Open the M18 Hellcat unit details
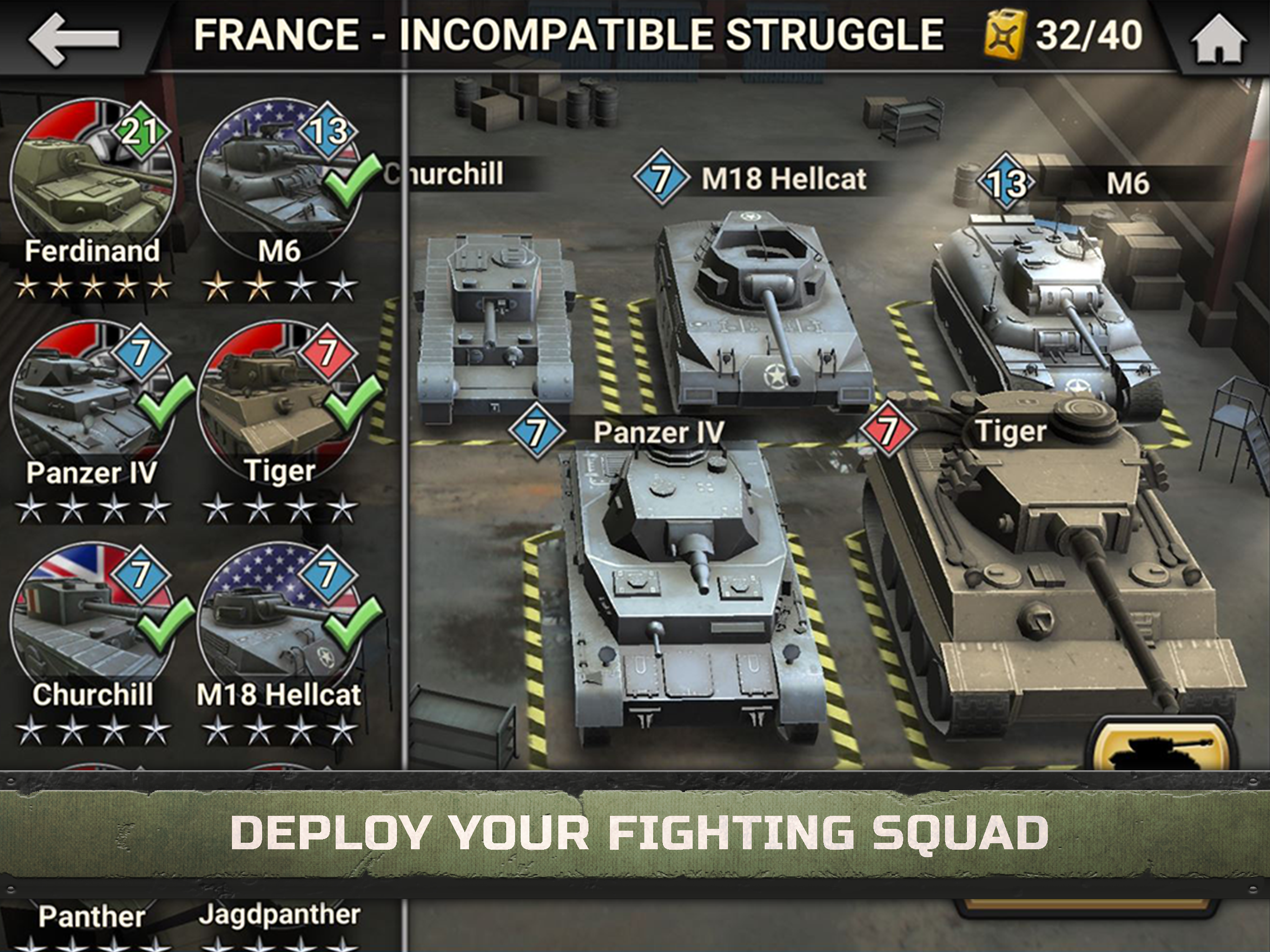1270x952 pixels. coord(278,615)
